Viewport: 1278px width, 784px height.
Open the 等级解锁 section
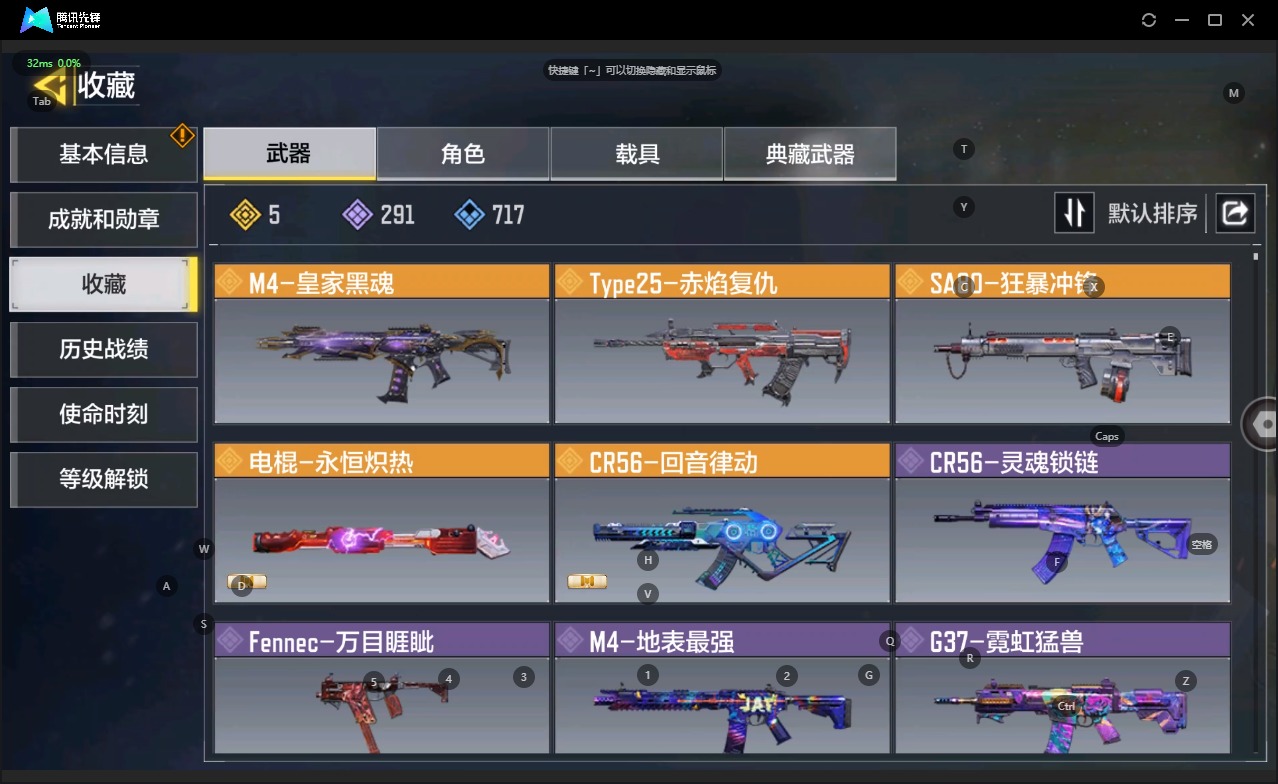point(103,479)
